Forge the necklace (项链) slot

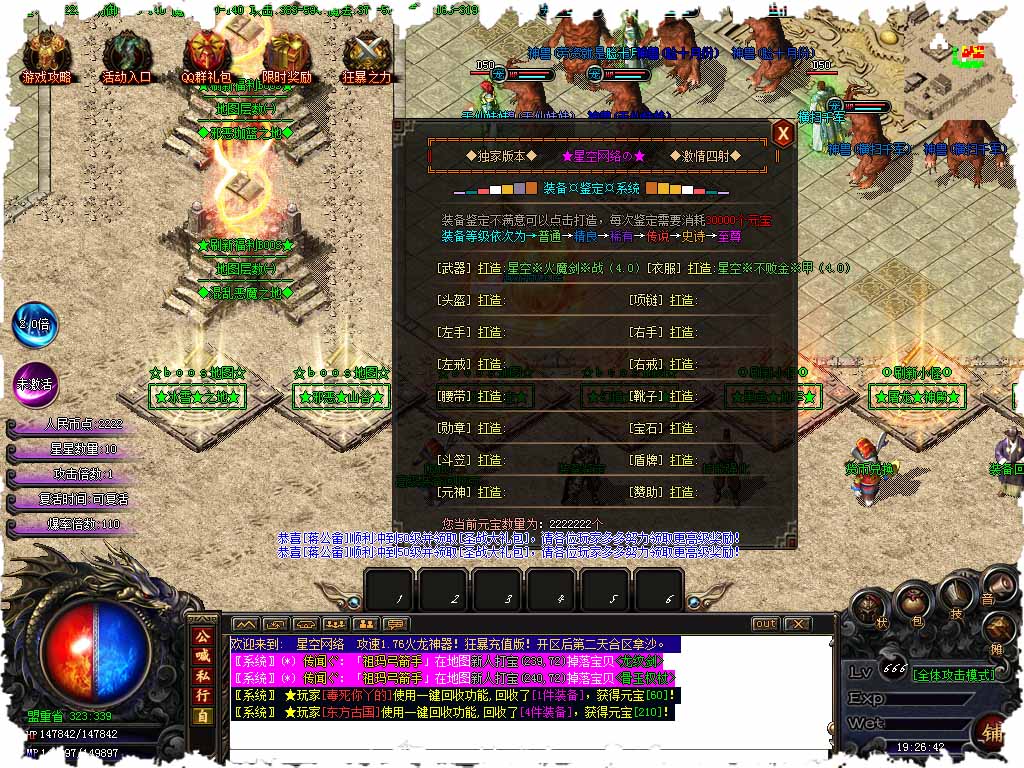point(682,300)
